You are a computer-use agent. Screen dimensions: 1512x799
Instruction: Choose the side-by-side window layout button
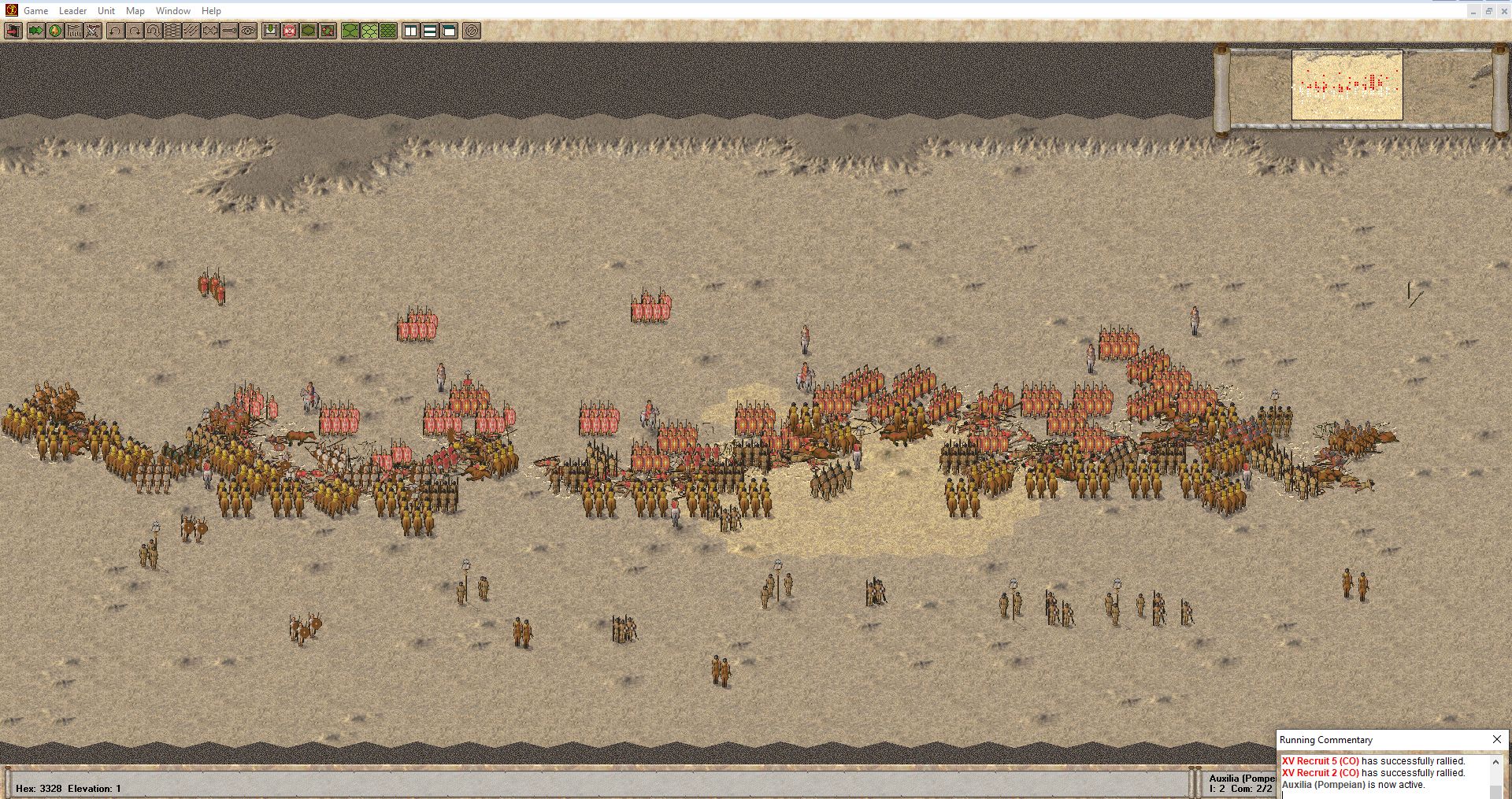pos(410,31)
